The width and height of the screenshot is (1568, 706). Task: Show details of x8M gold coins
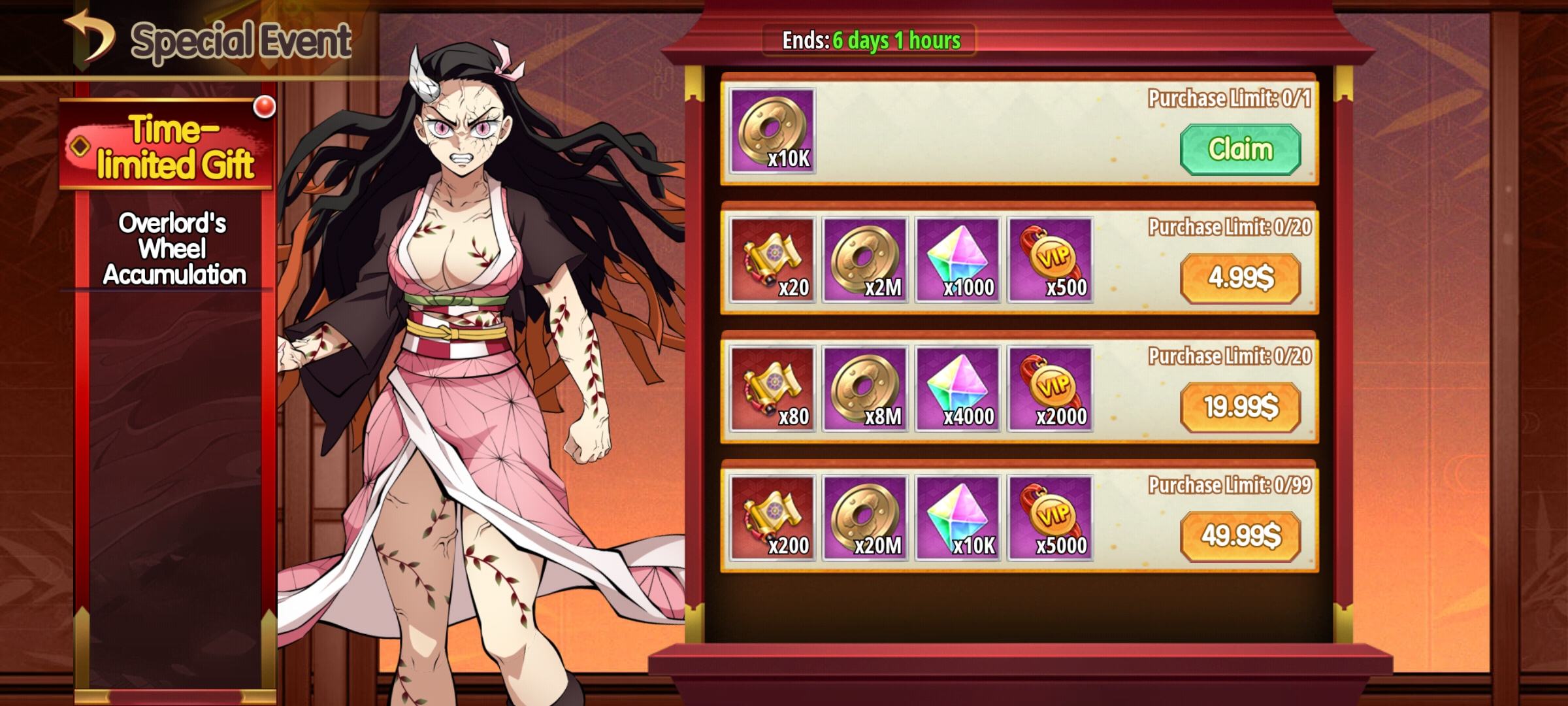pos(866,388)
